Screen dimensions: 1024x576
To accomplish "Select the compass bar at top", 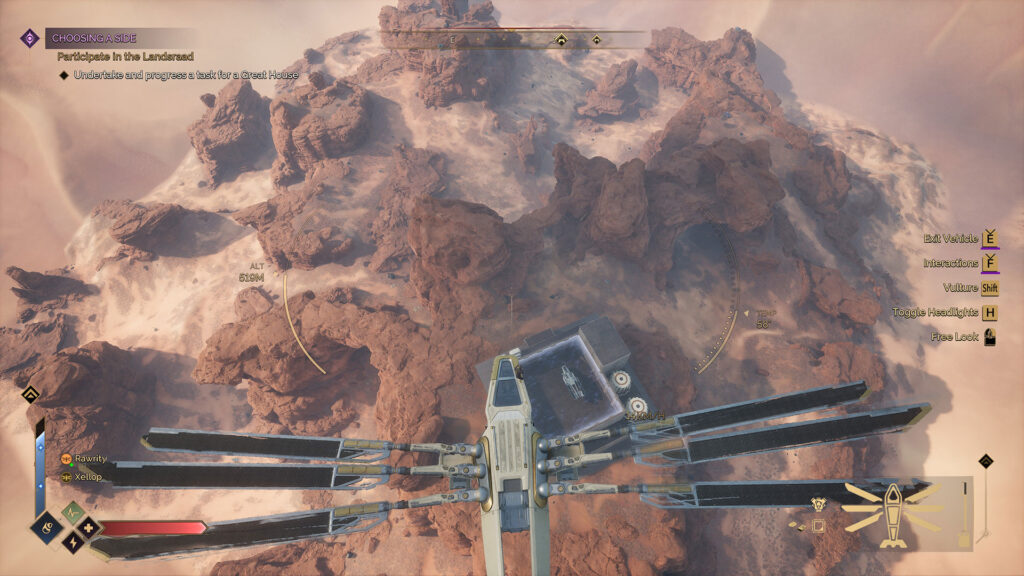I will [514, 40].
